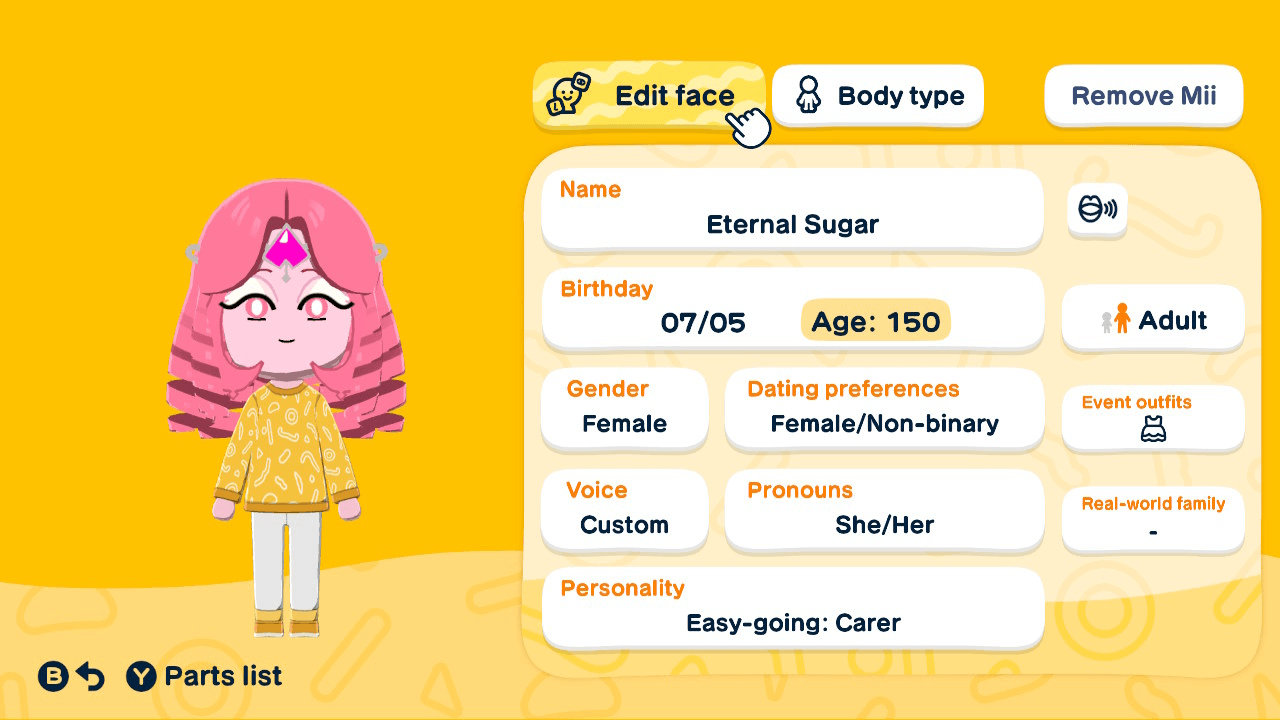1280x720 pixels.
Task: Open the Personality setting Easy-going: Carer
Action: pyautogui.click(x=792, y=607)
